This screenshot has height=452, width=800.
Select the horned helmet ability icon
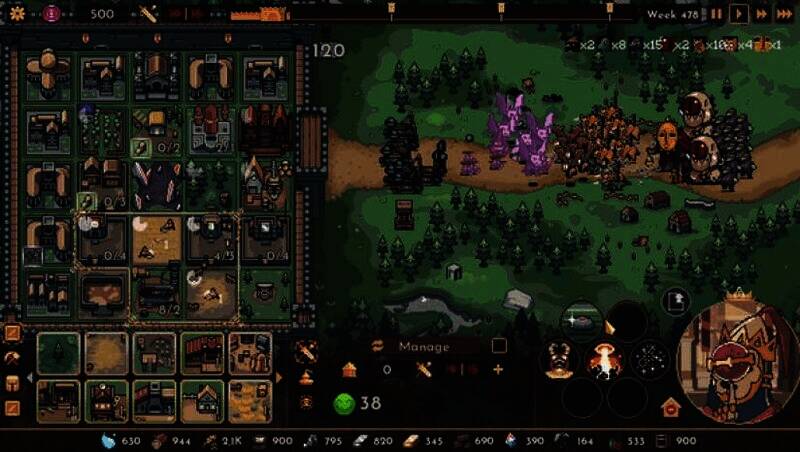coord(558,360)
